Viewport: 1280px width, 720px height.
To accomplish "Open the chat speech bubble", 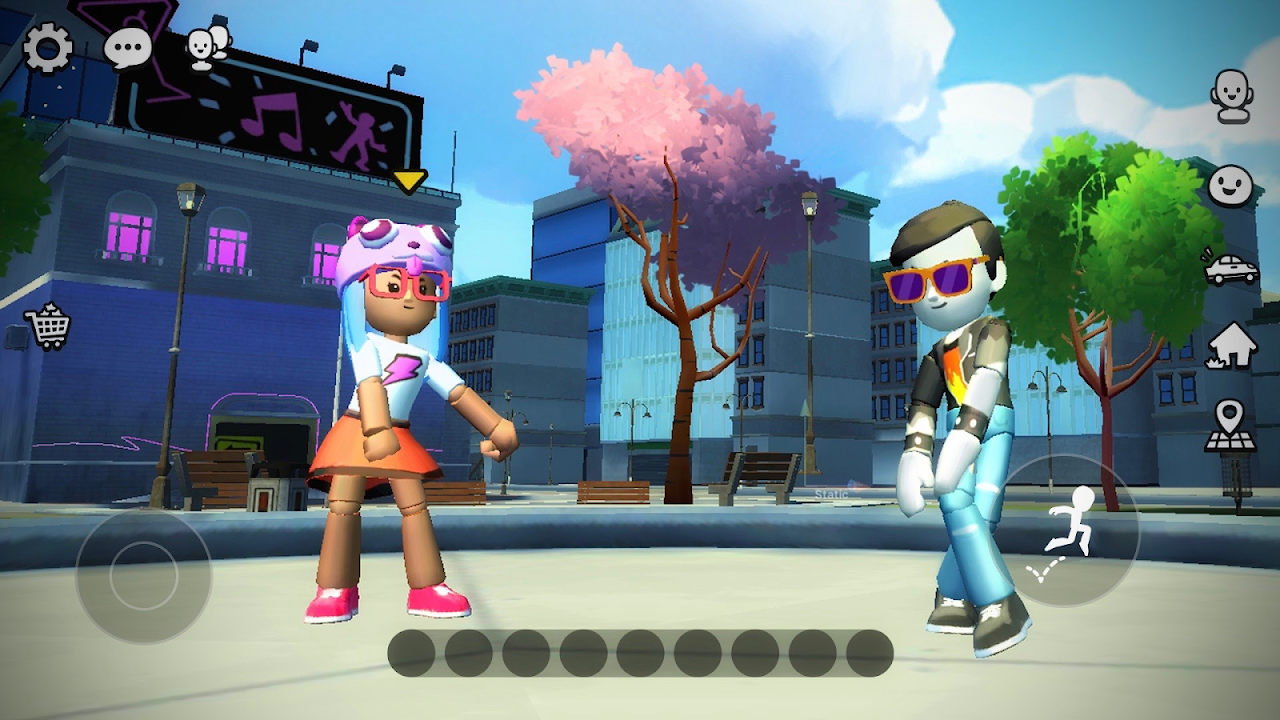I will (x=128, y=48).
